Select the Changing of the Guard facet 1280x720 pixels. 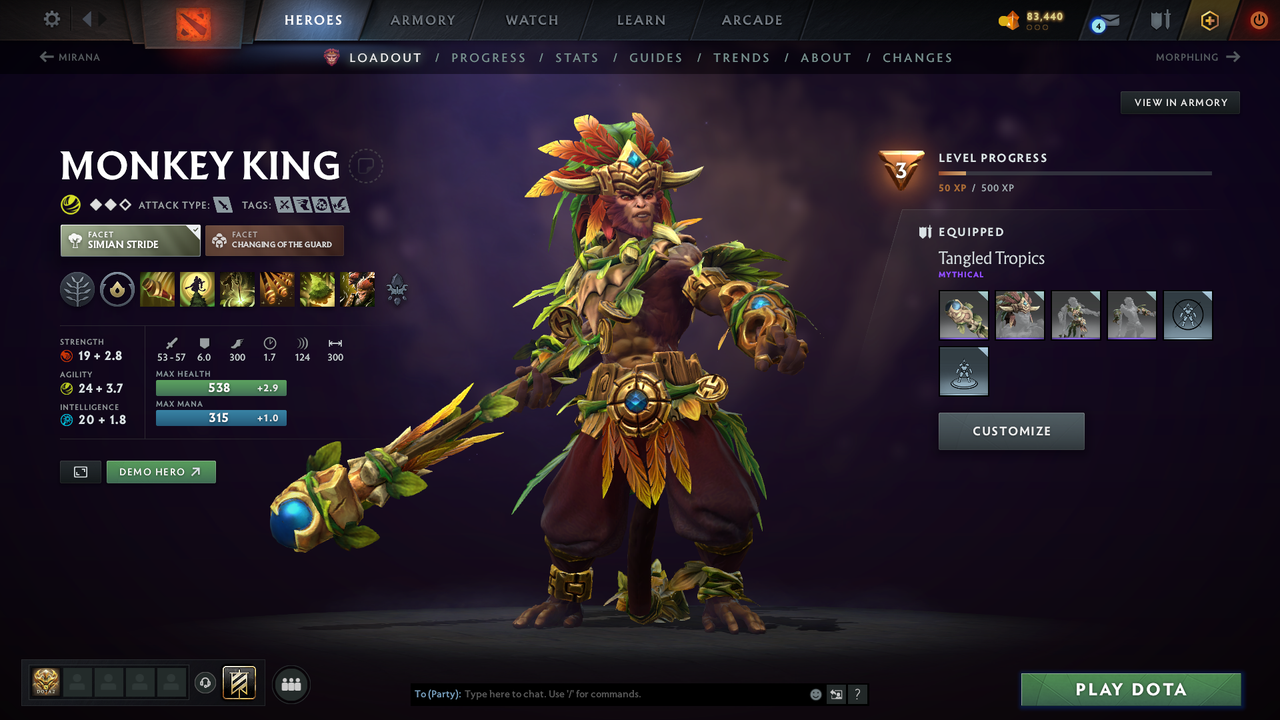click(274, 240)
